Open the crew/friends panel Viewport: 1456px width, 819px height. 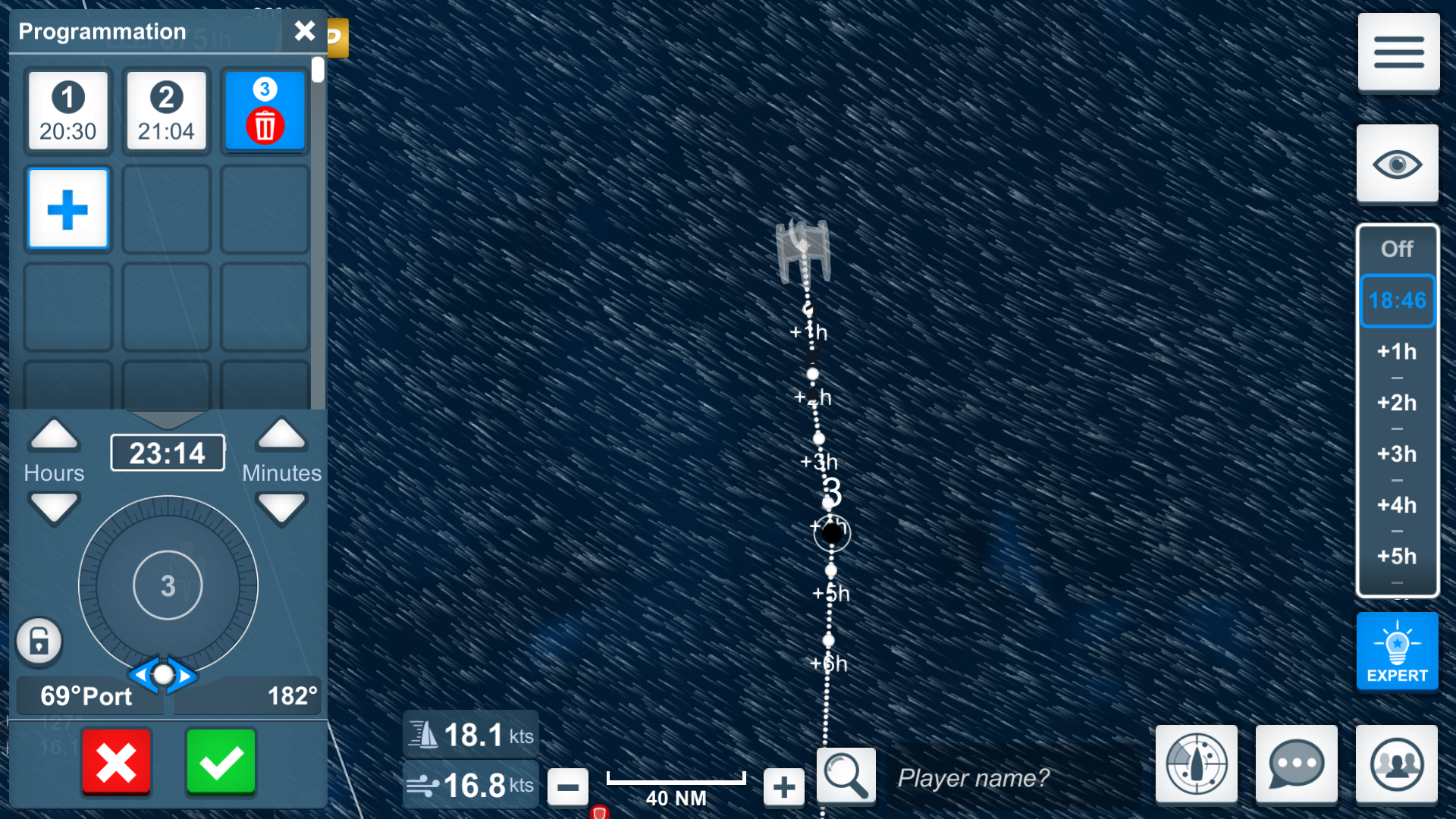tap(1398, 764)
